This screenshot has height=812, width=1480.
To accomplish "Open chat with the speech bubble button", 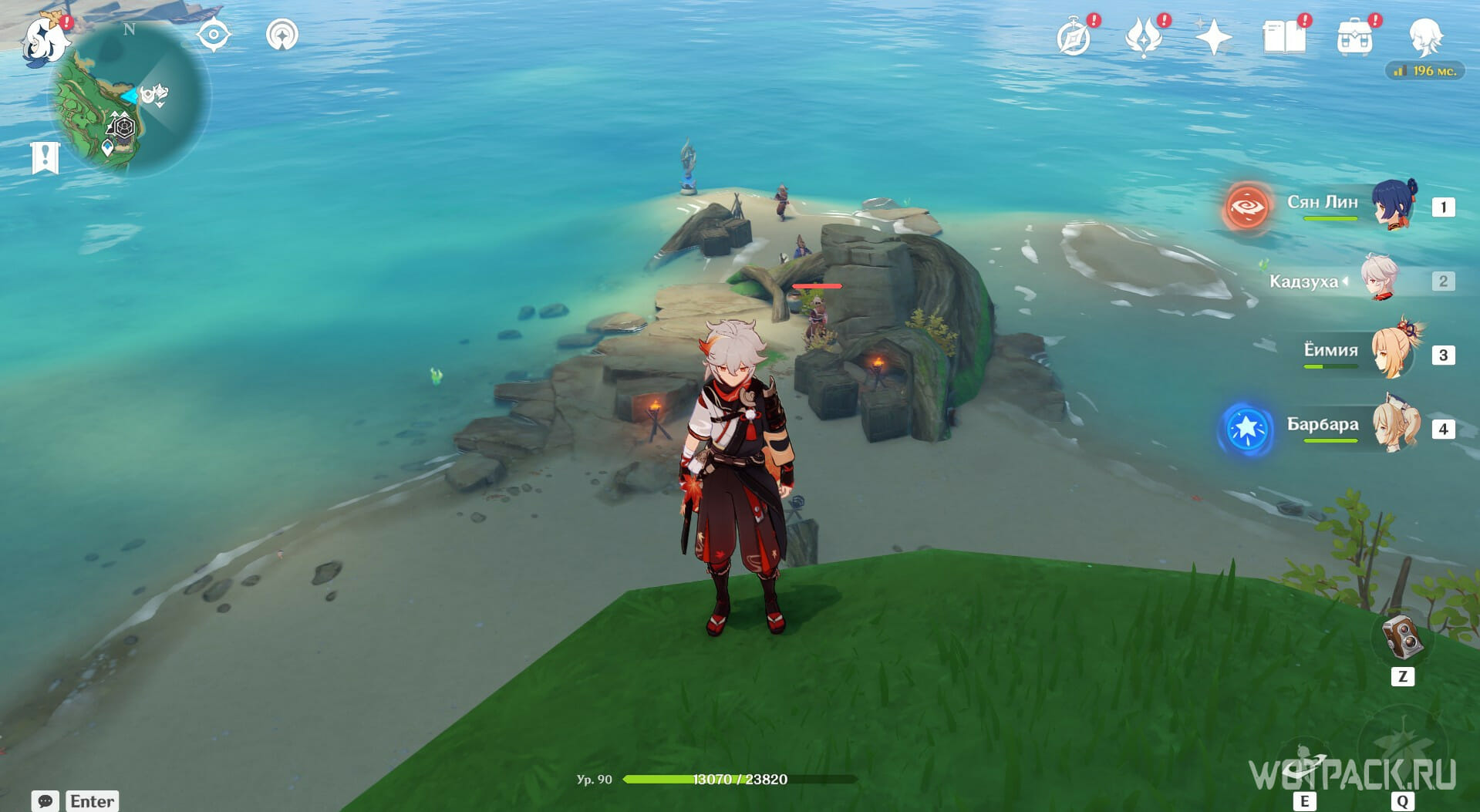I will point(45,800).
